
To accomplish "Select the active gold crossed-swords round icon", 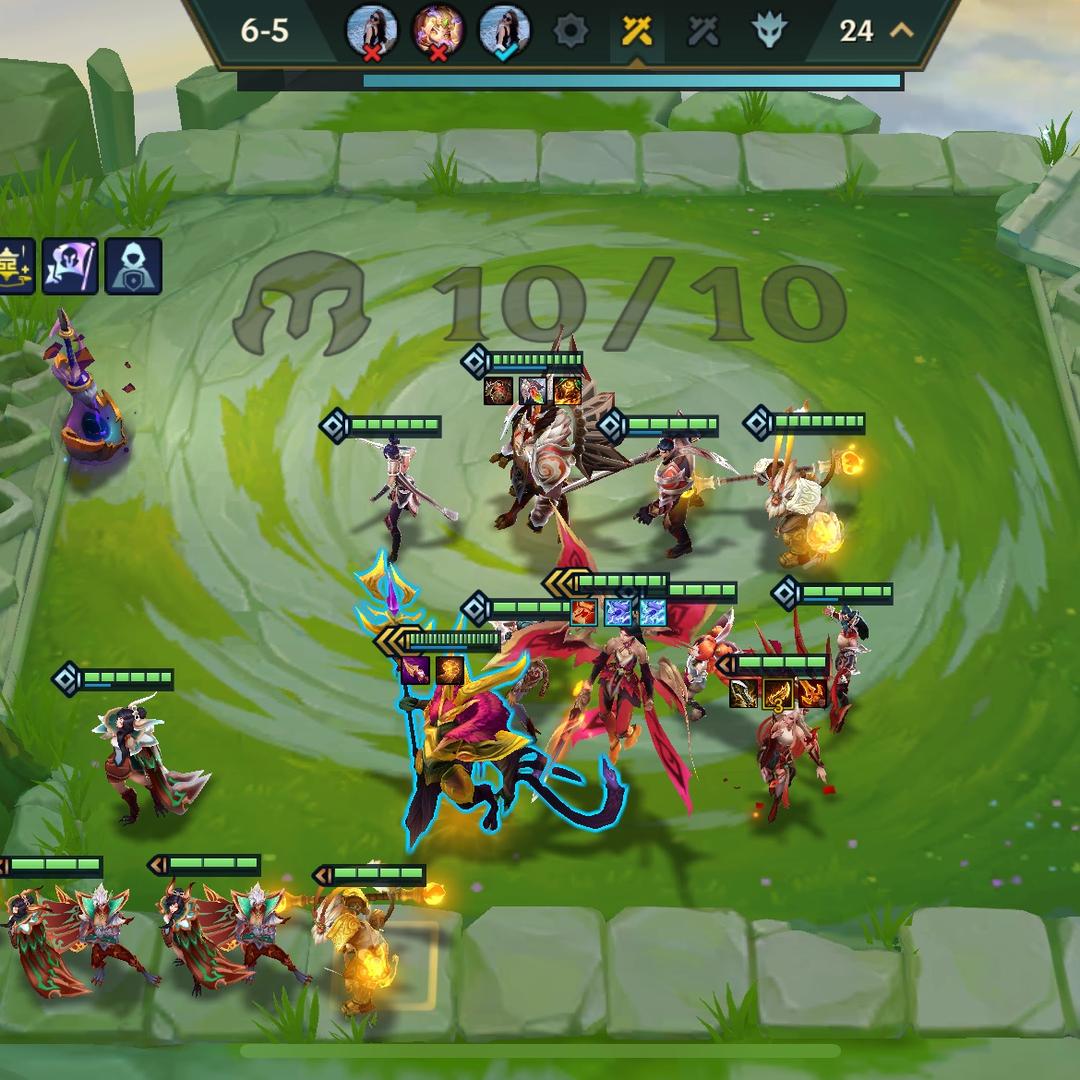I will [637, 31].
